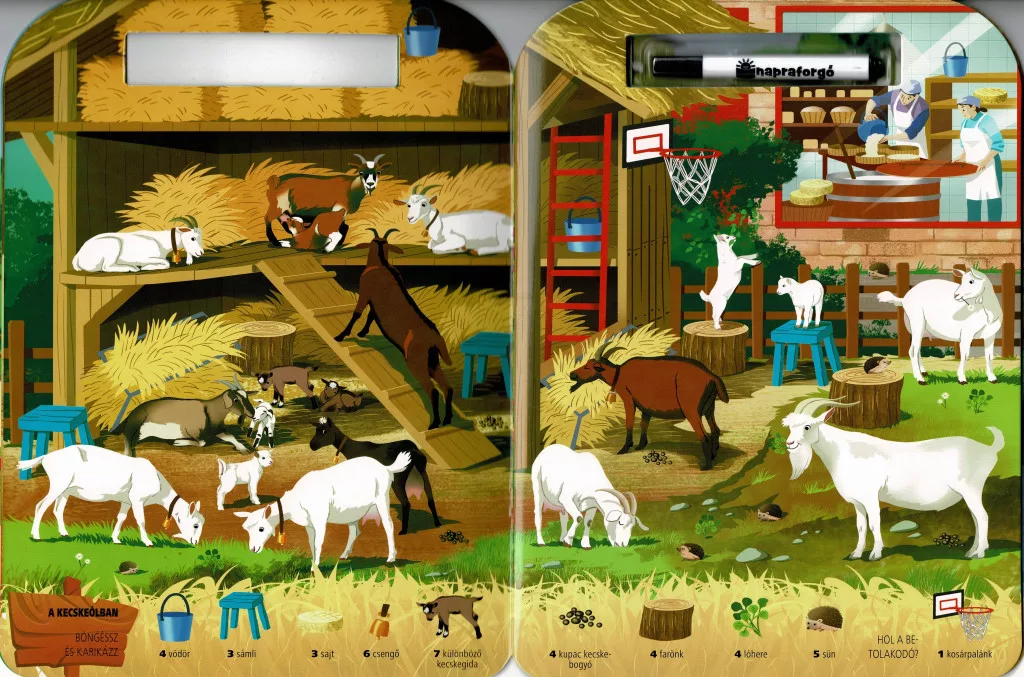Select the '4 kupac kecskebogyó' droppings legend icon
The image size is (1024, 677).
click(580, 618)
